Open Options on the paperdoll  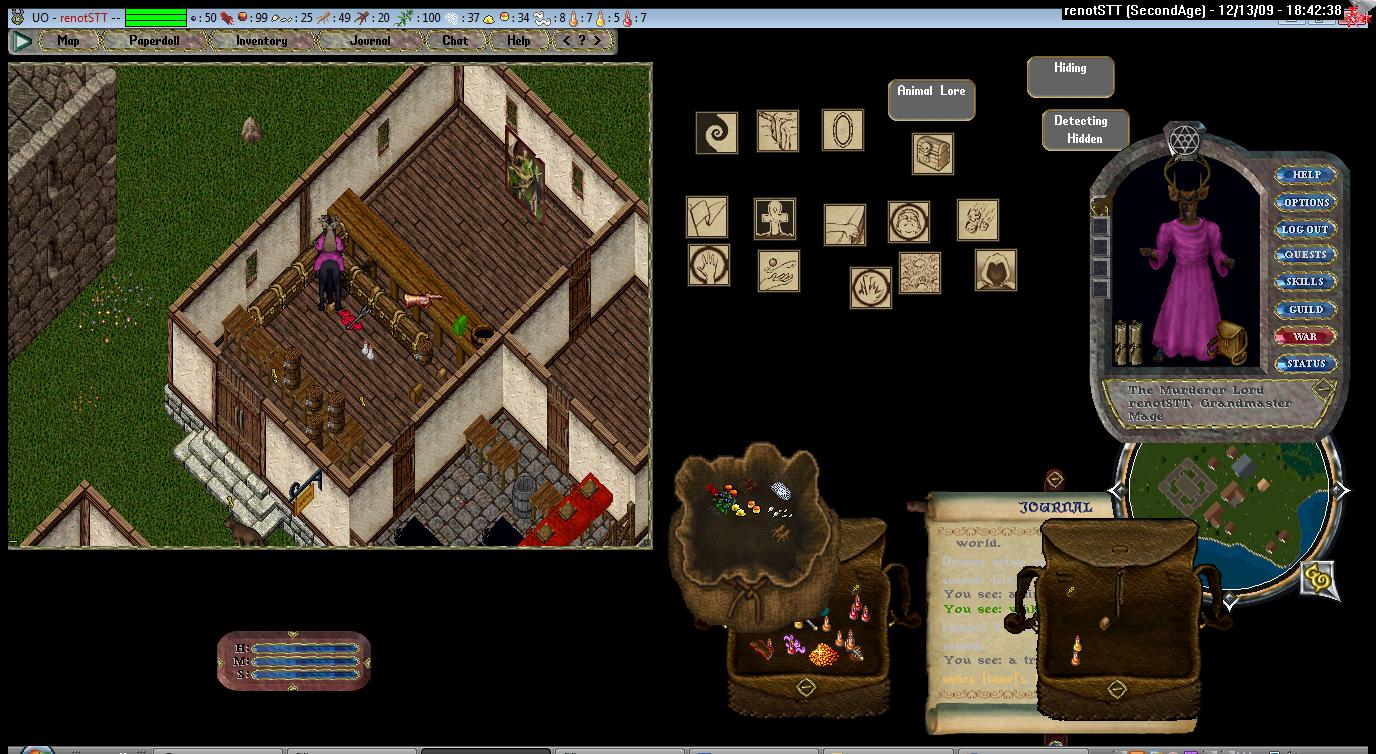[x=1306, y=202]
